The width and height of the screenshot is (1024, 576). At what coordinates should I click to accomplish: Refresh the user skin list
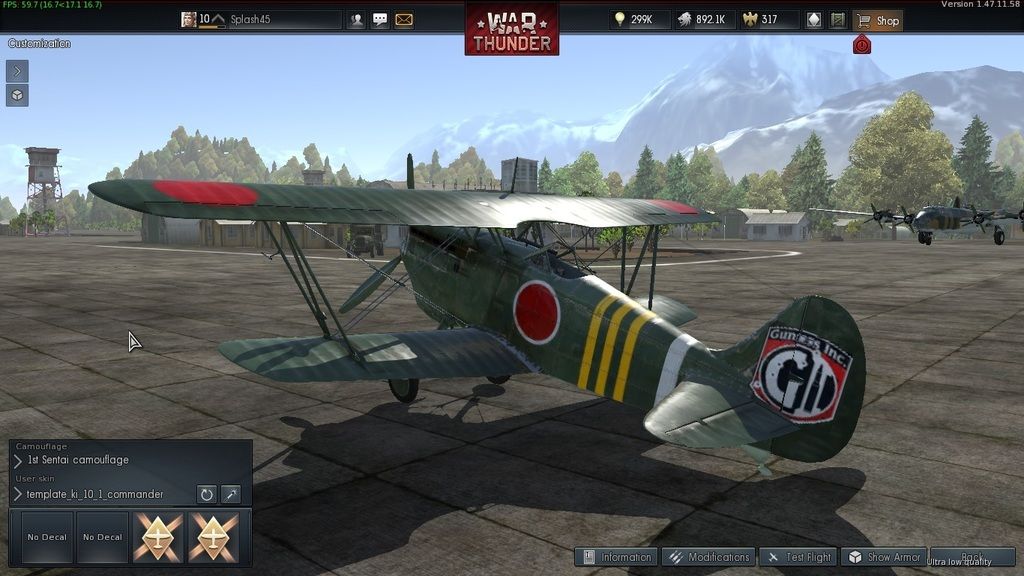click(206, 494)
